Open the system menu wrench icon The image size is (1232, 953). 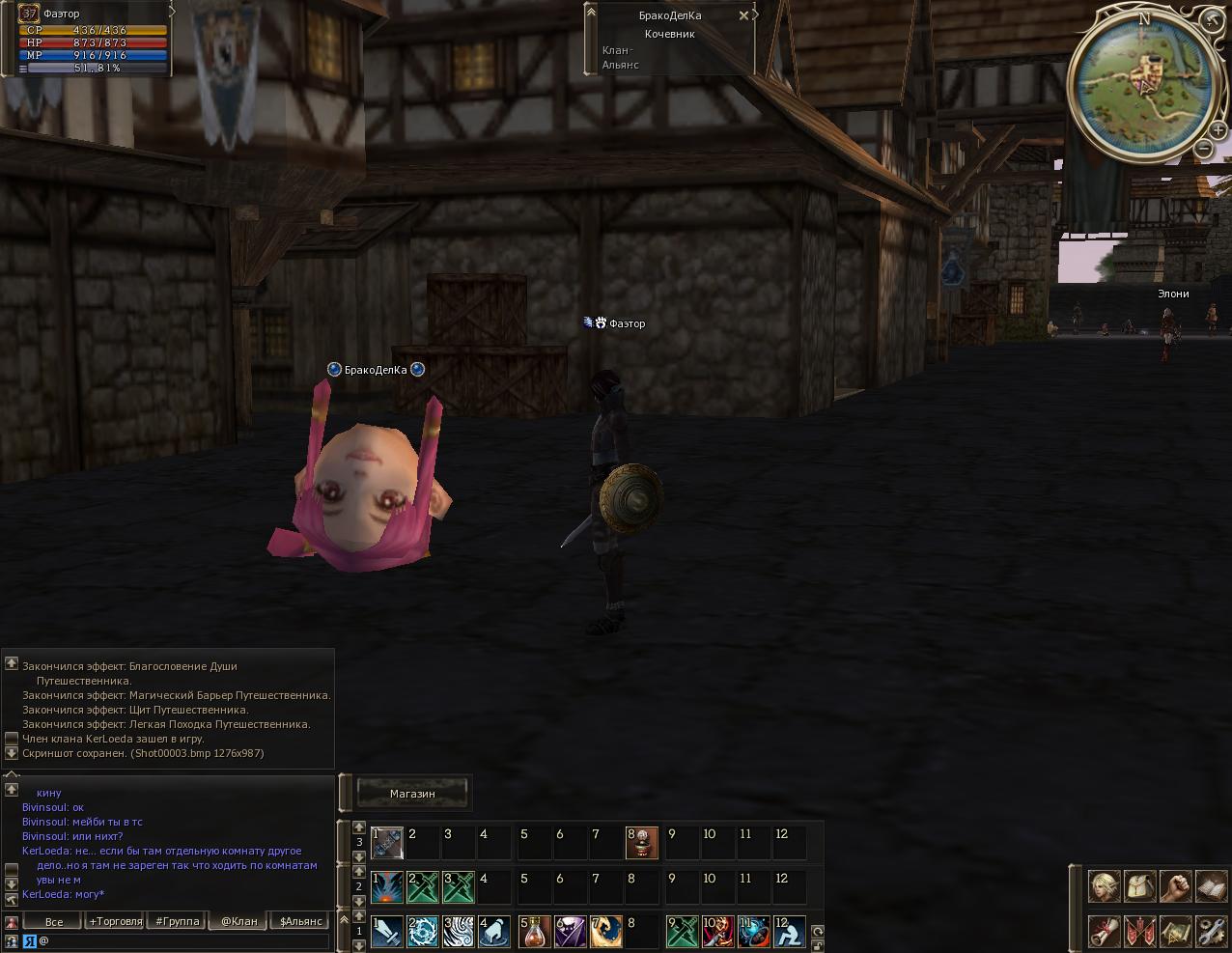click(1211, 931)
